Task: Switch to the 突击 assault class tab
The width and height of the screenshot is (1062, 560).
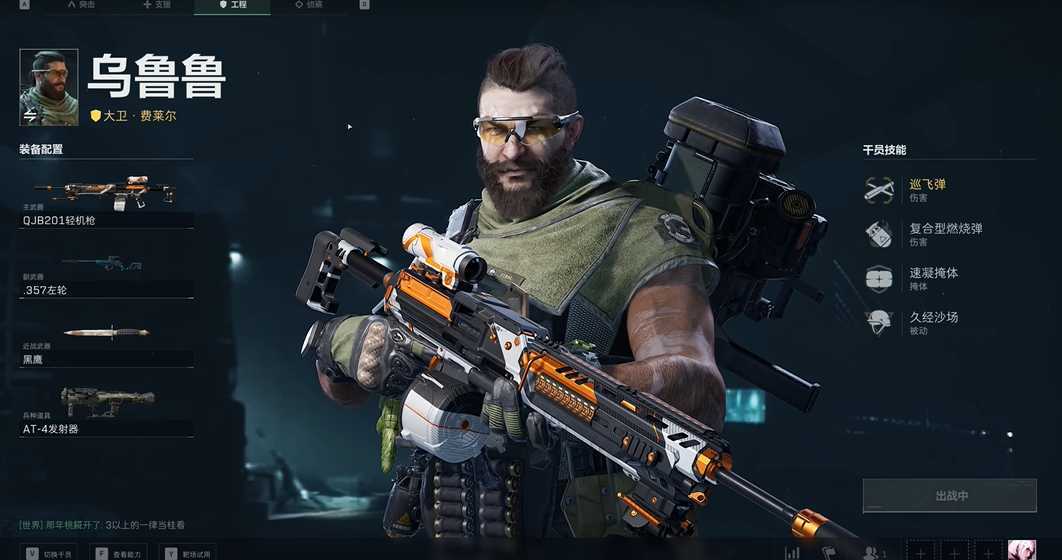Action: [x=82, y=5]
